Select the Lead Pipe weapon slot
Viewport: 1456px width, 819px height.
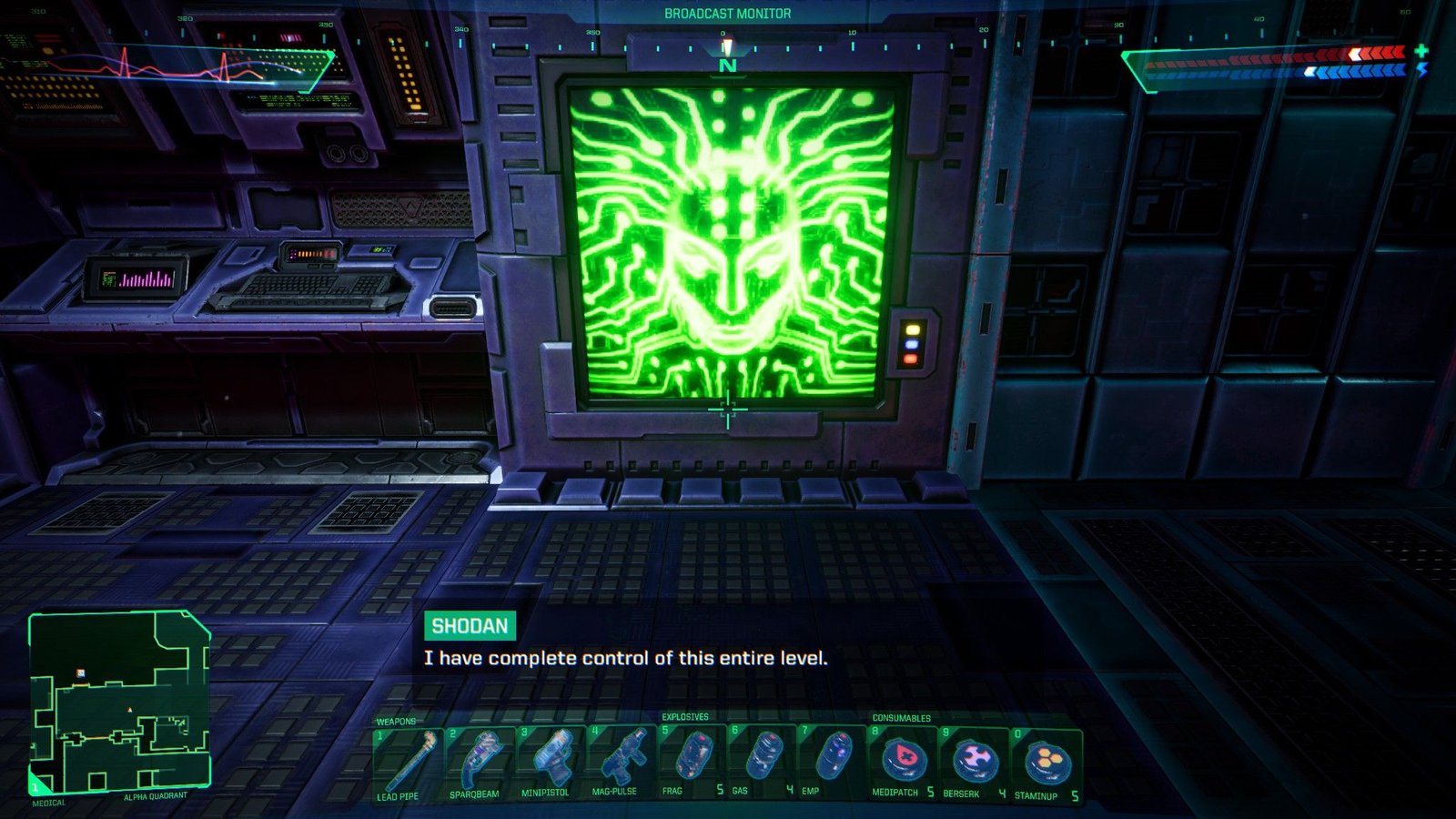406,763
